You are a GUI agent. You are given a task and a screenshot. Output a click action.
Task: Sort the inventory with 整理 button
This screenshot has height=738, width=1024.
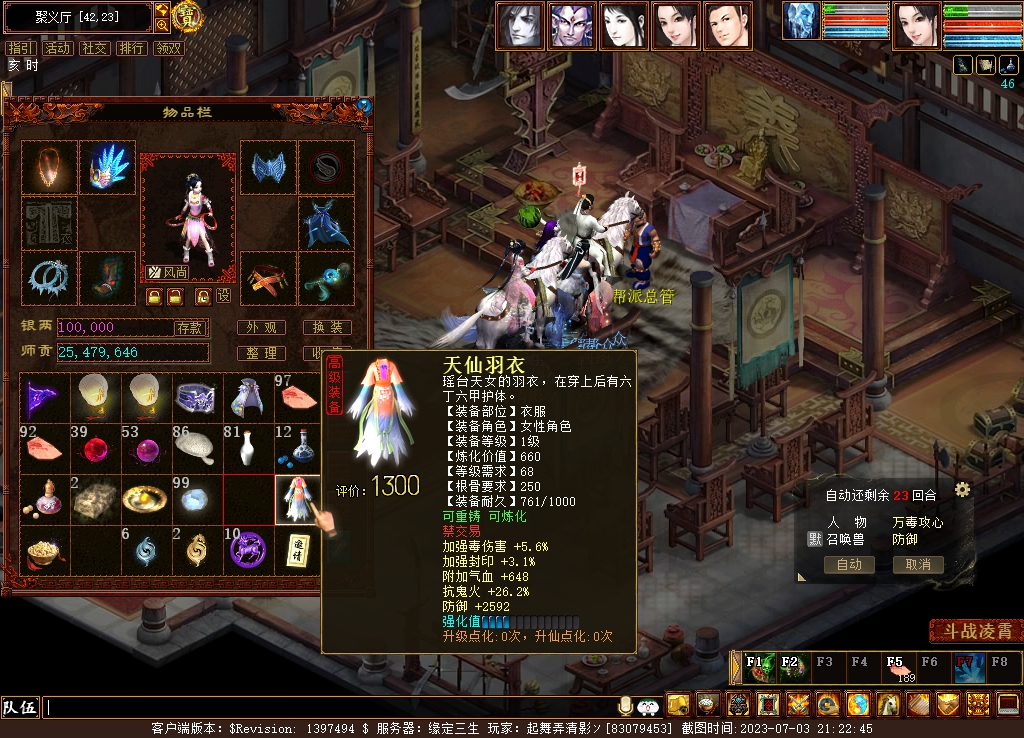click(x=262, y=354)
